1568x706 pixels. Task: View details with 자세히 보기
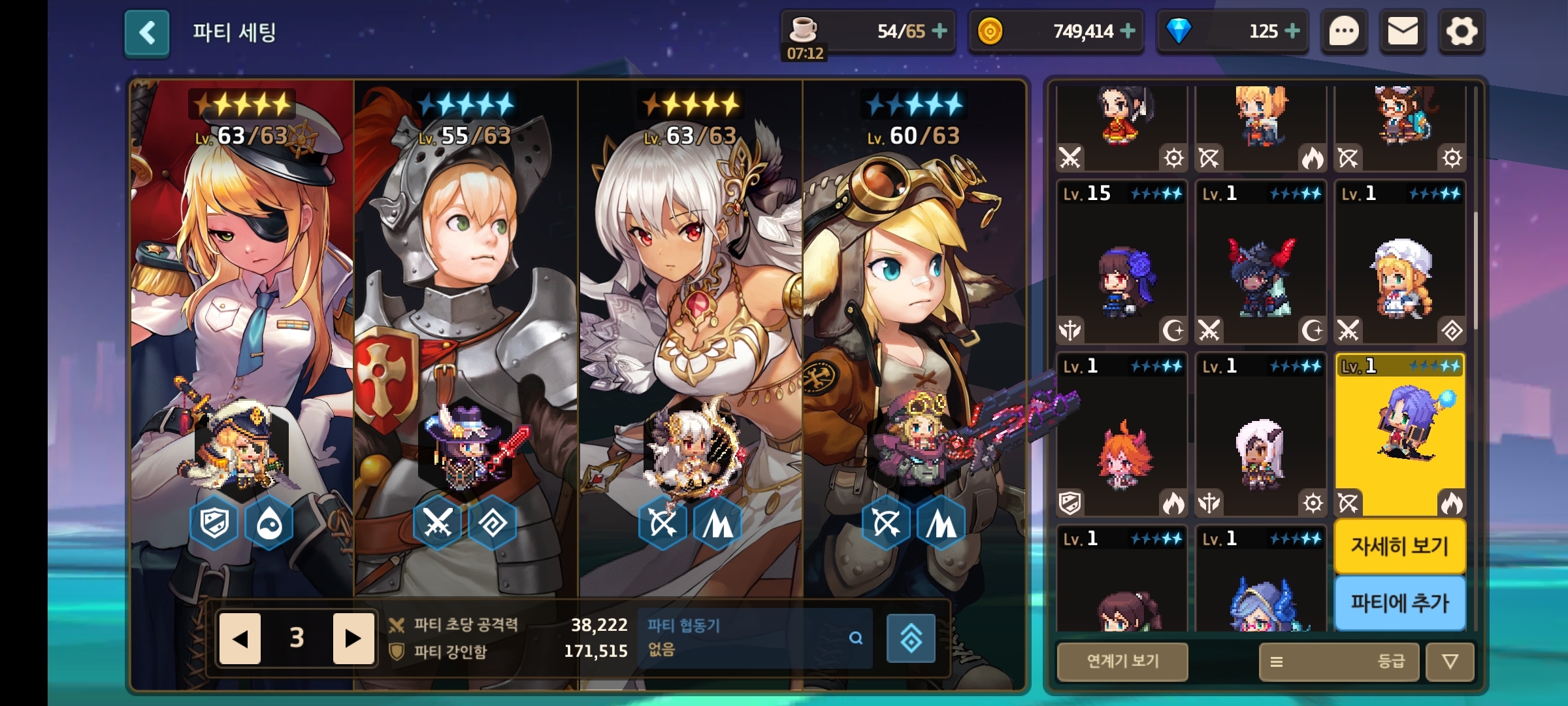[1399, 546]
